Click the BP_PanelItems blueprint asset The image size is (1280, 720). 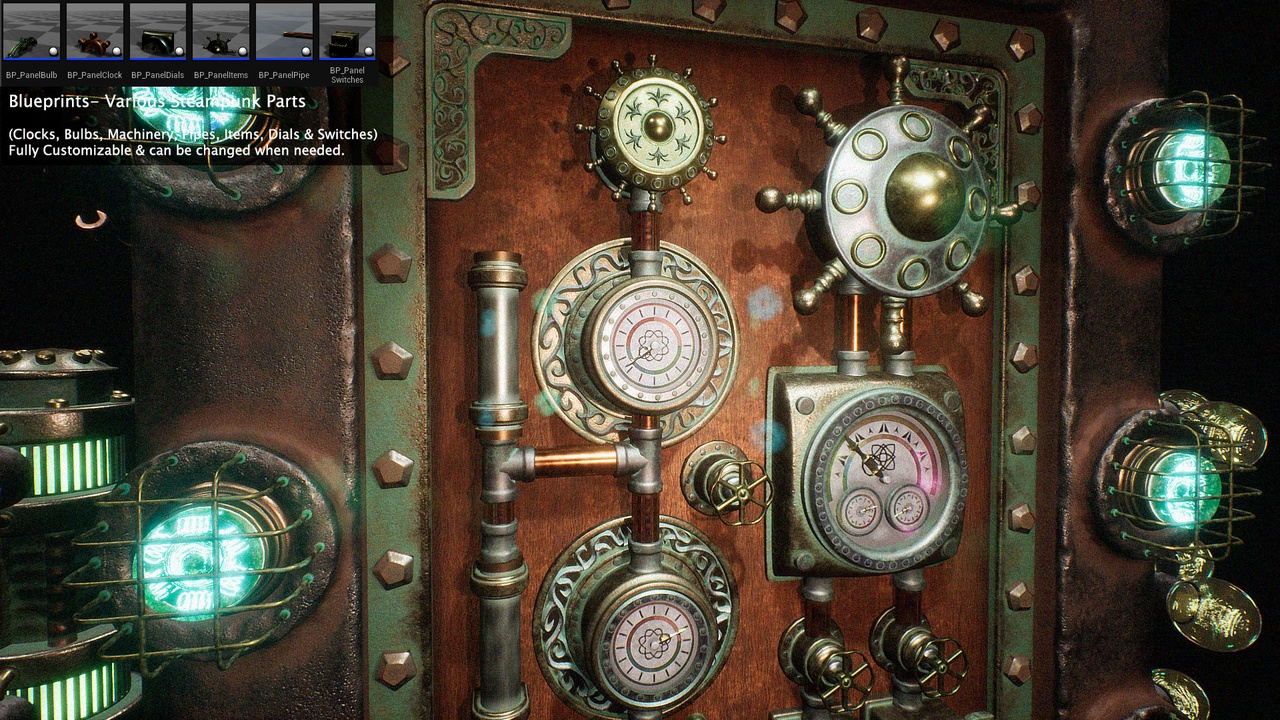click(221, 32)
